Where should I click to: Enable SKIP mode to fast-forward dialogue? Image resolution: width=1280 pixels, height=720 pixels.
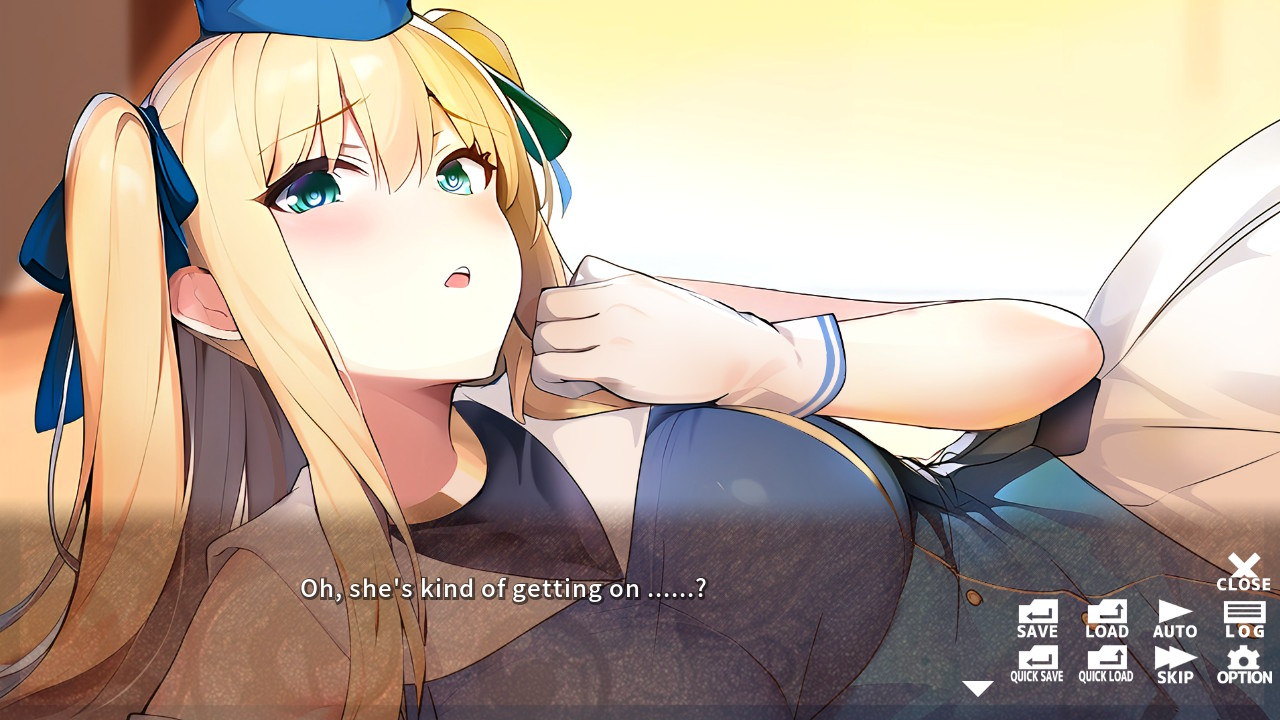tap(1174, 665)
